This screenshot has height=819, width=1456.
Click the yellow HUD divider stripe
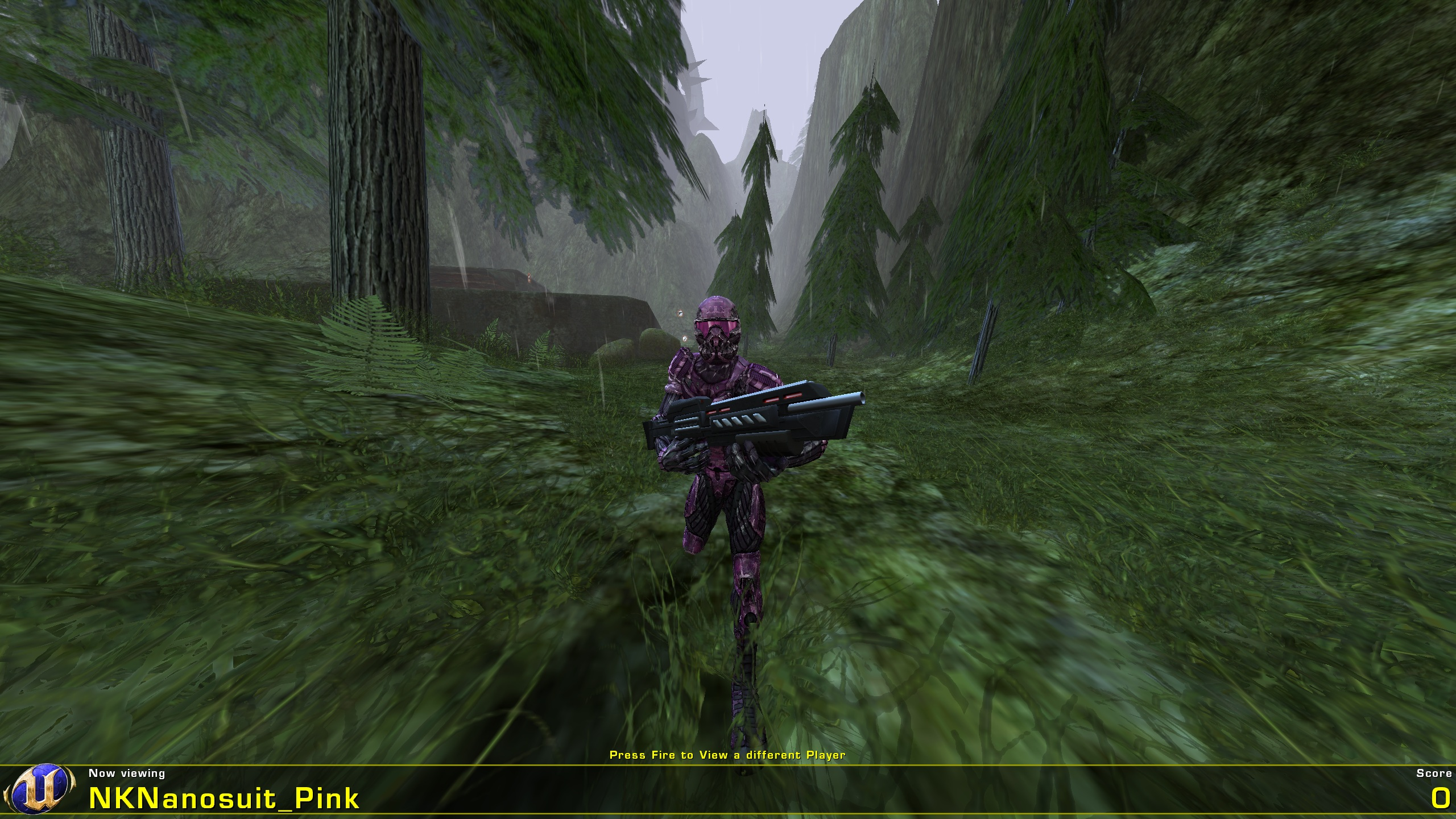click(728, 763)
